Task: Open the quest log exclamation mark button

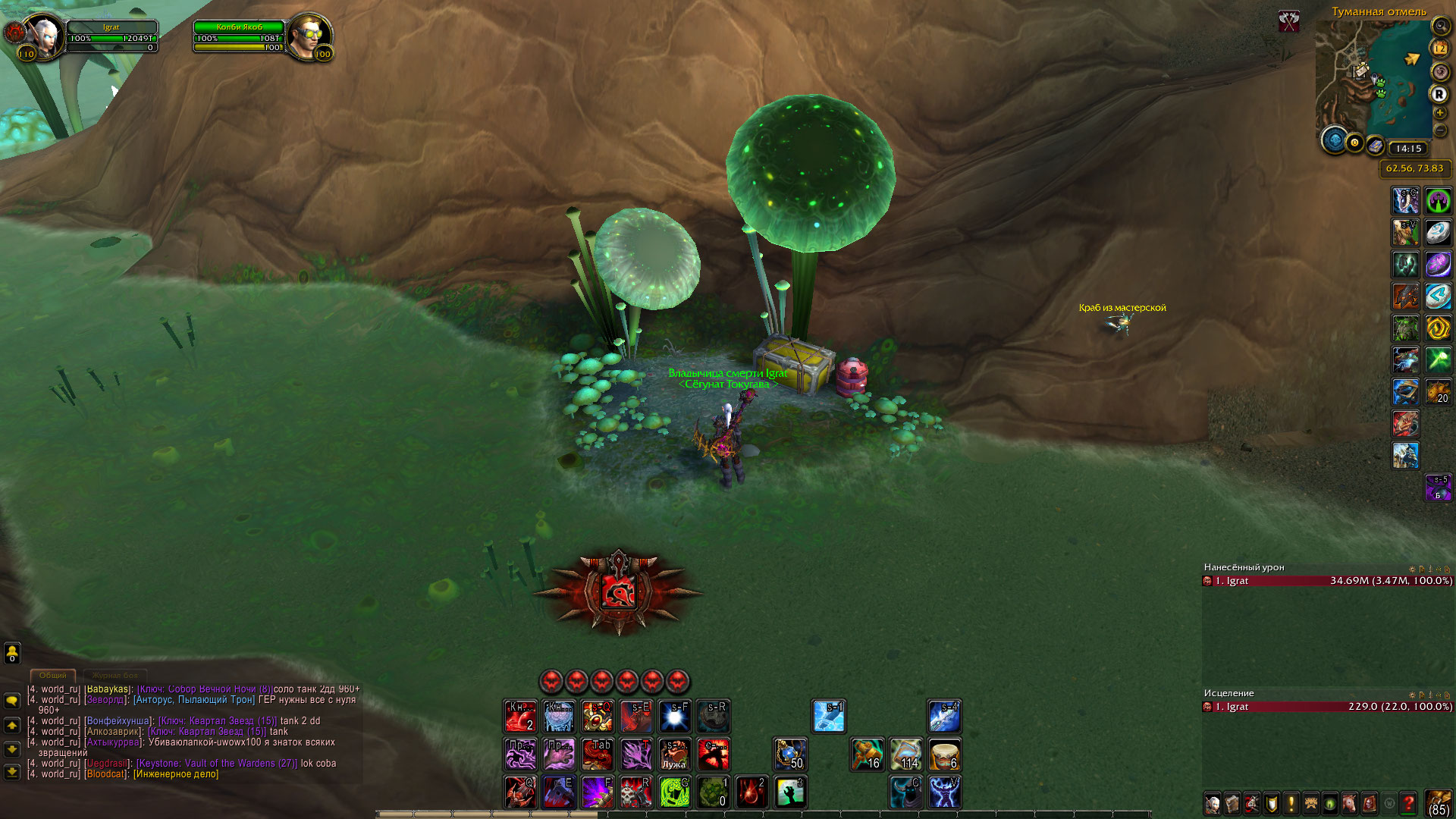Action: click(x=1291, y=802)
